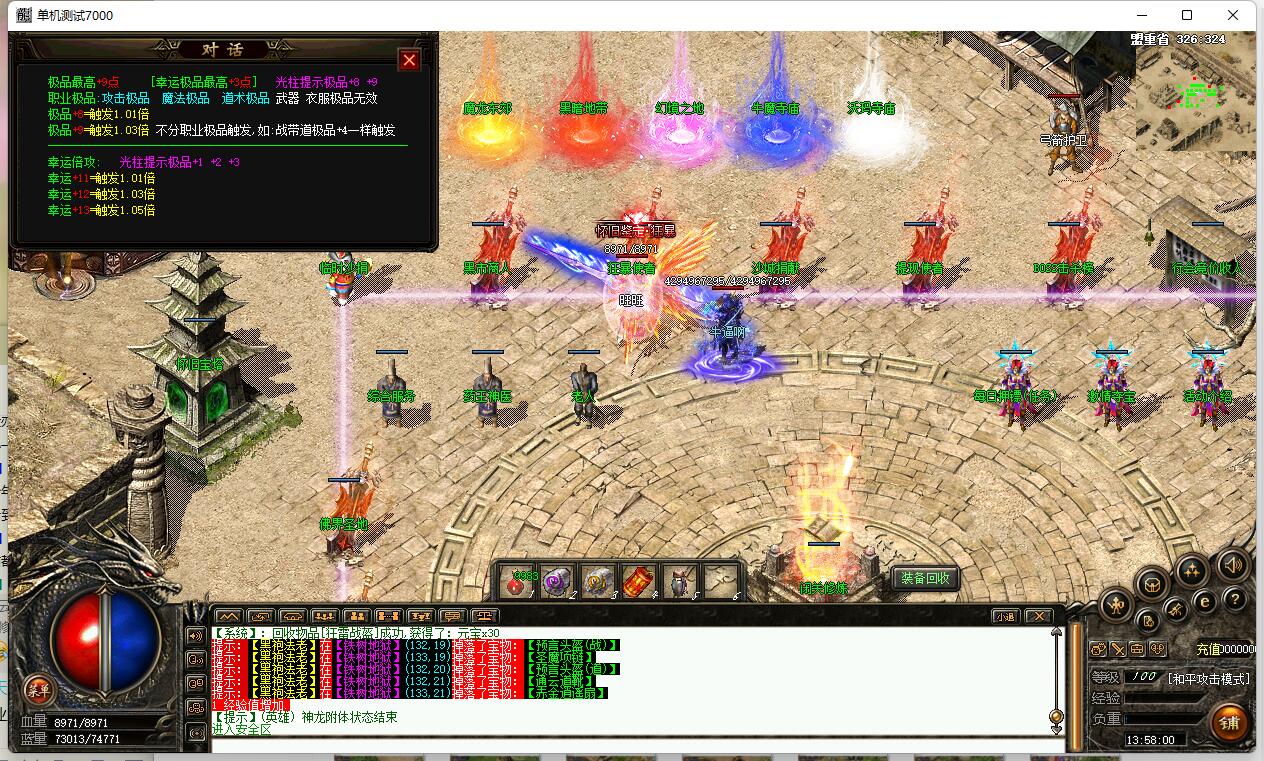Select the yellow scroll in hotbar slot 3

(598, 581)
